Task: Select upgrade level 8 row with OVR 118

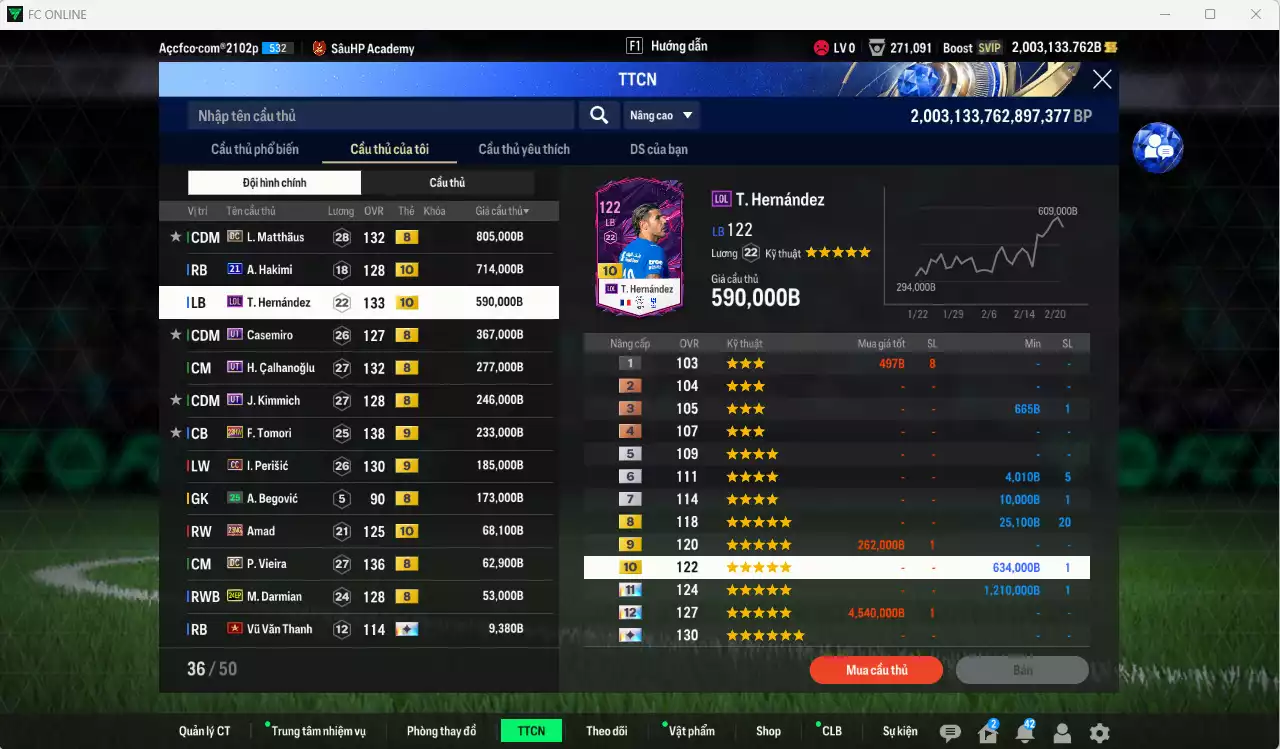Action: [x=836, y=522]
